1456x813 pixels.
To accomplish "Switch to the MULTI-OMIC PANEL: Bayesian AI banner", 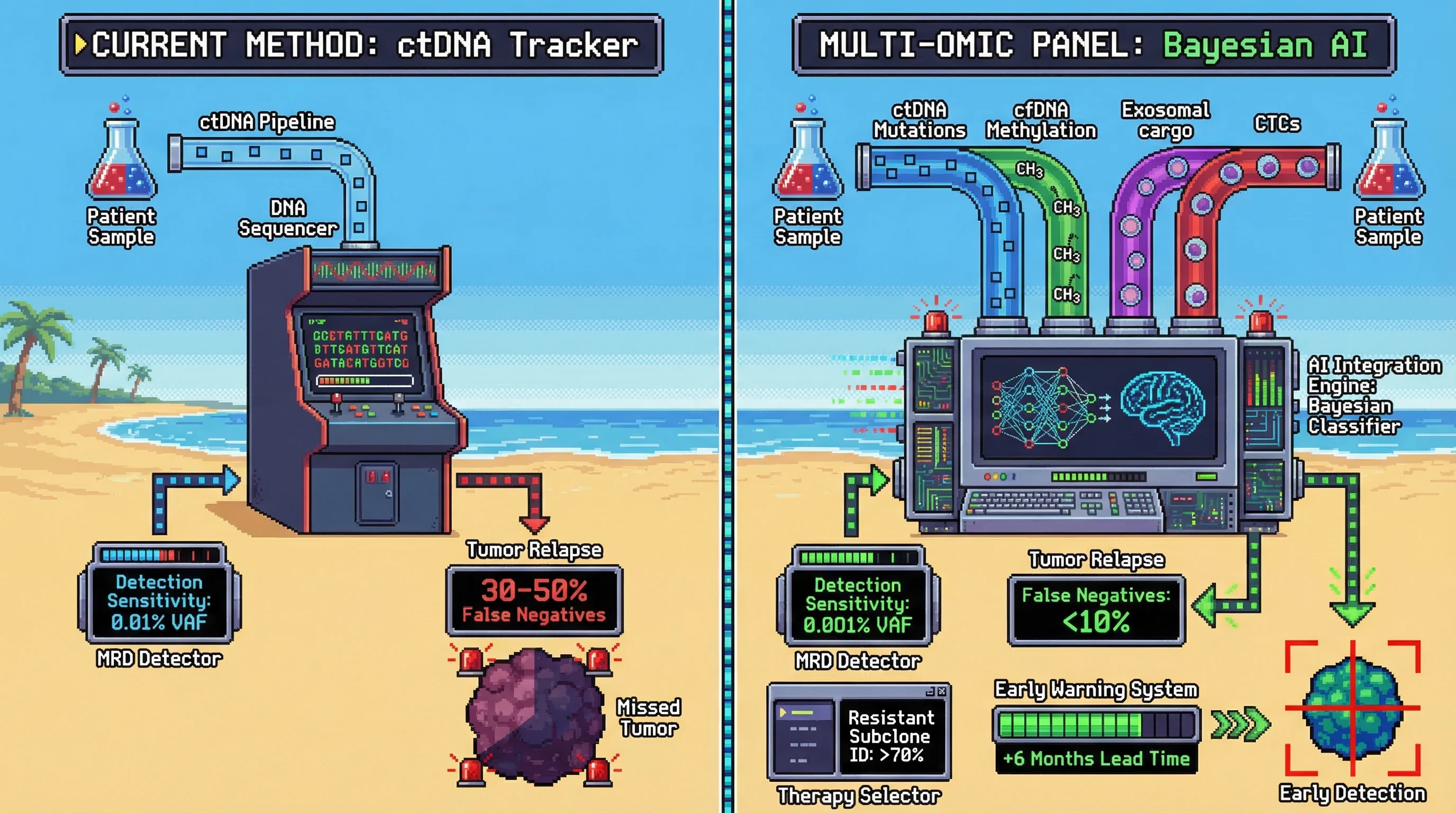I will [1094, 44].
